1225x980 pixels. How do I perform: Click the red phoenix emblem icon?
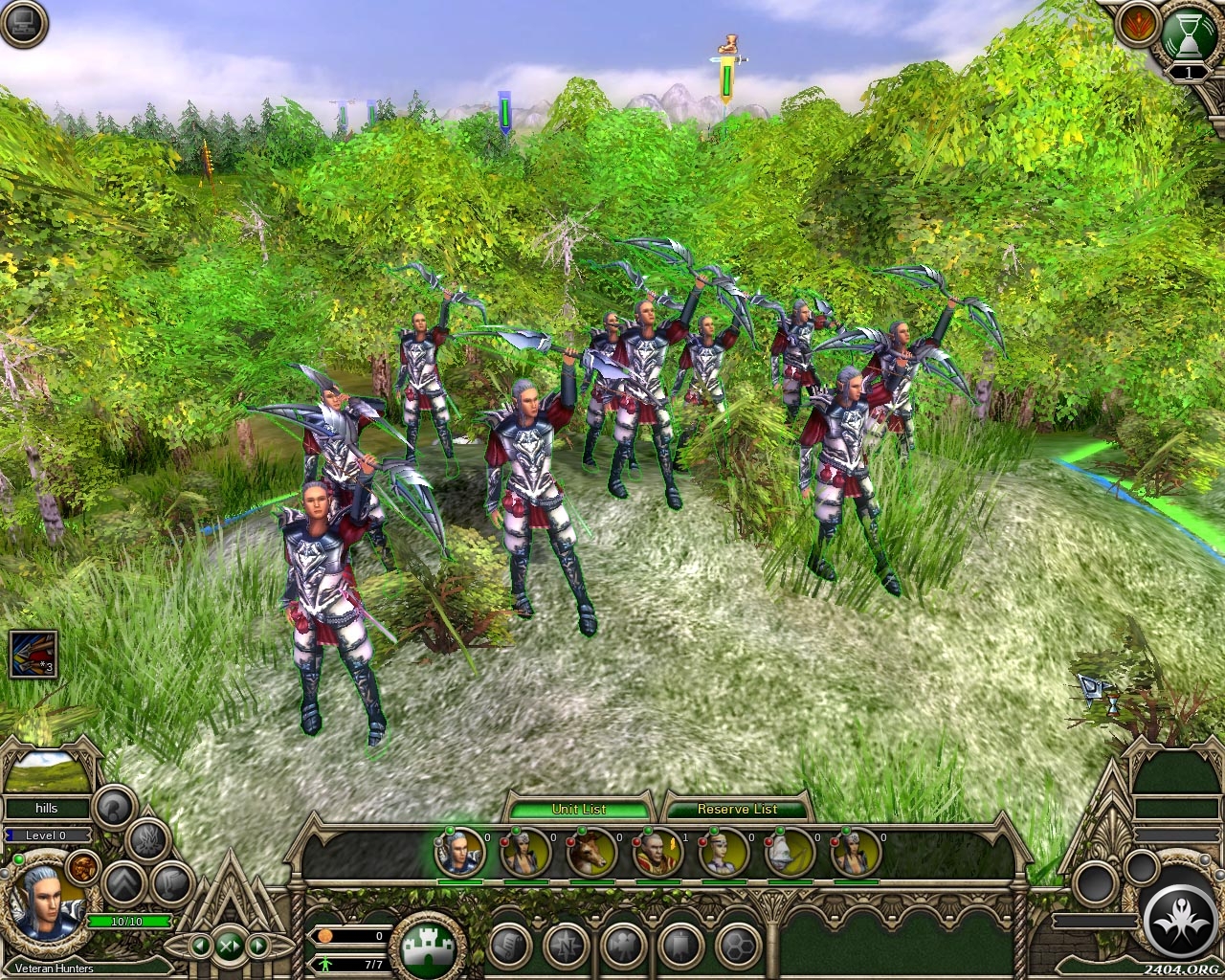pos(1137,25)
